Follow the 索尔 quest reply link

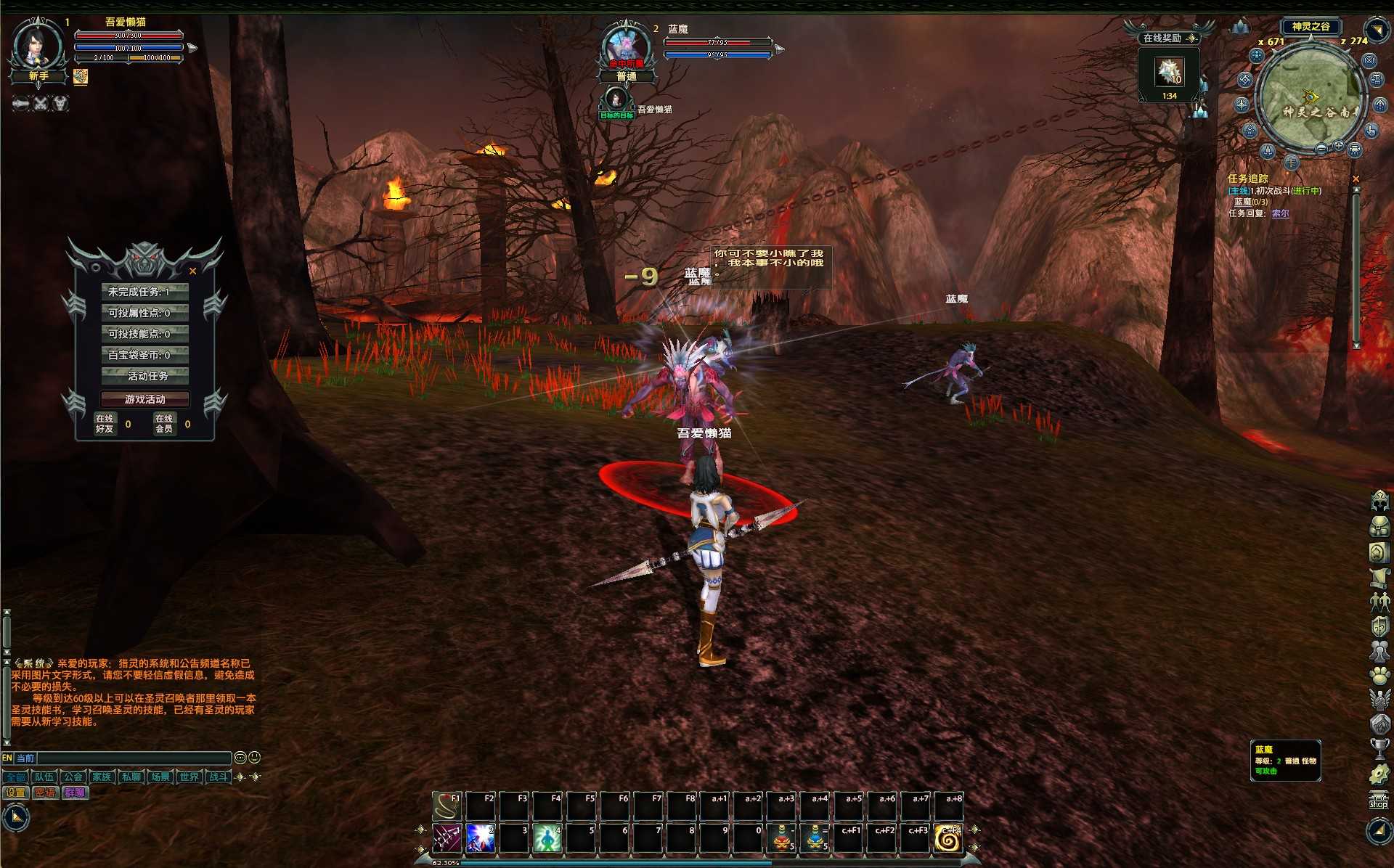[1280, 213]
